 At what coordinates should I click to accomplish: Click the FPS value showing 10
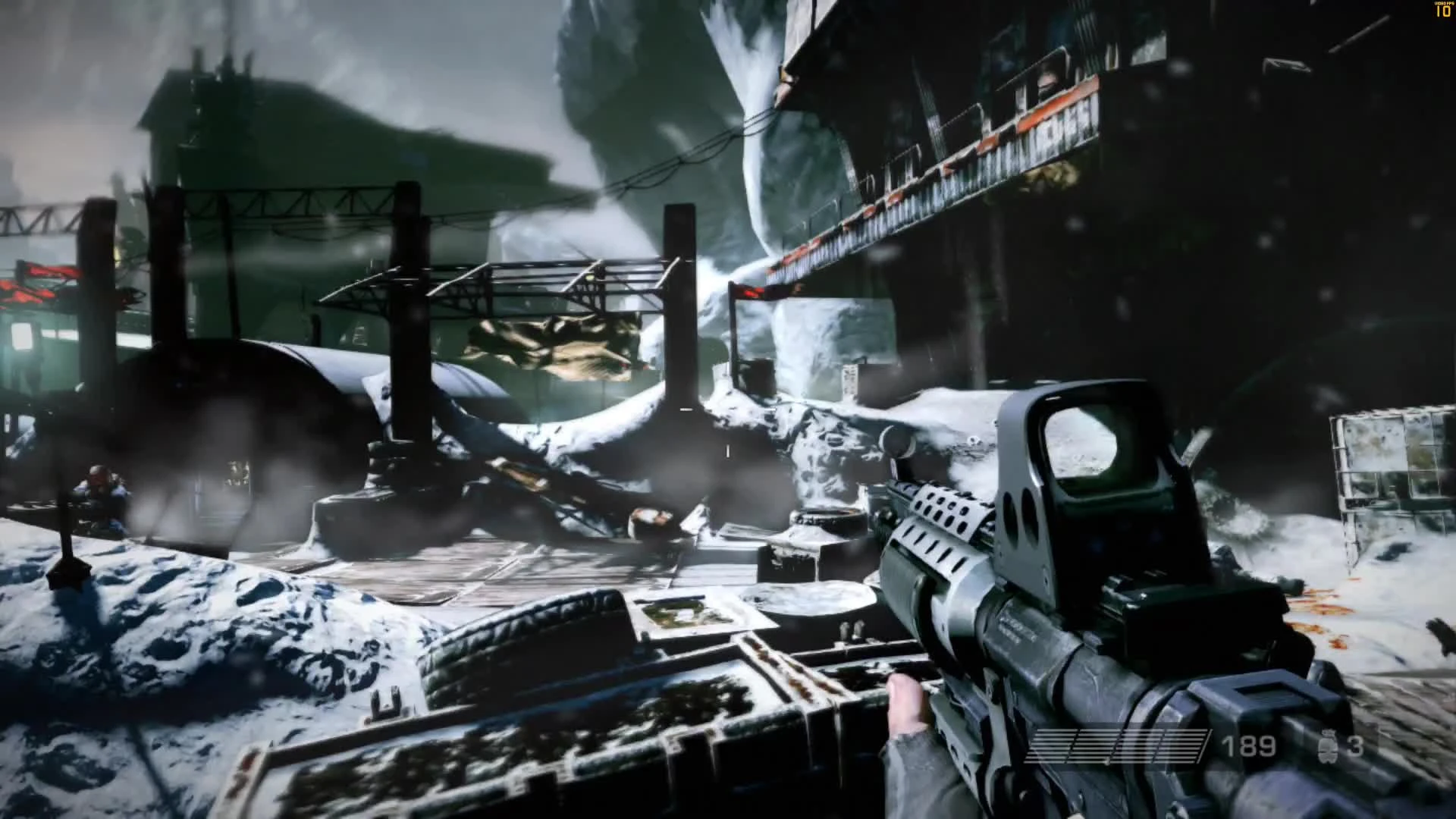[1442, 12]
